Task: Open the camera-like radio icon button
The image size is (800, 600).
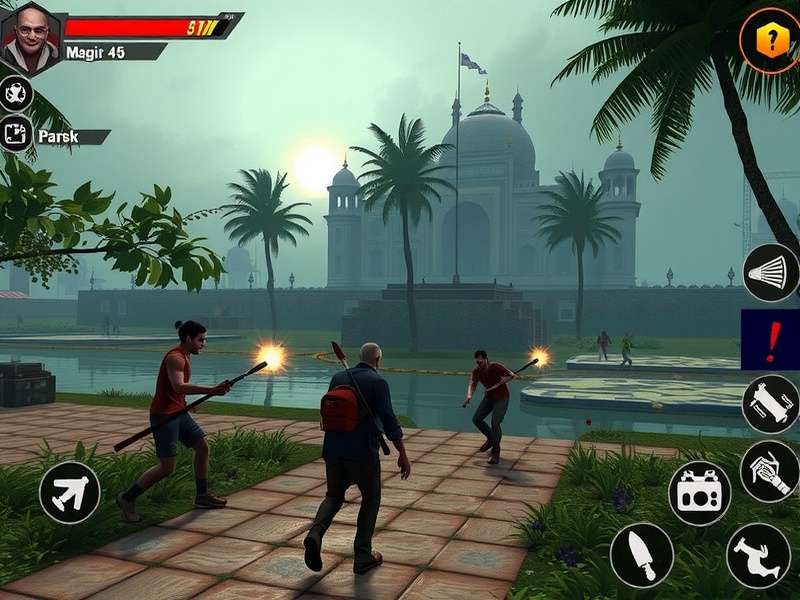Action: [699, 493]
